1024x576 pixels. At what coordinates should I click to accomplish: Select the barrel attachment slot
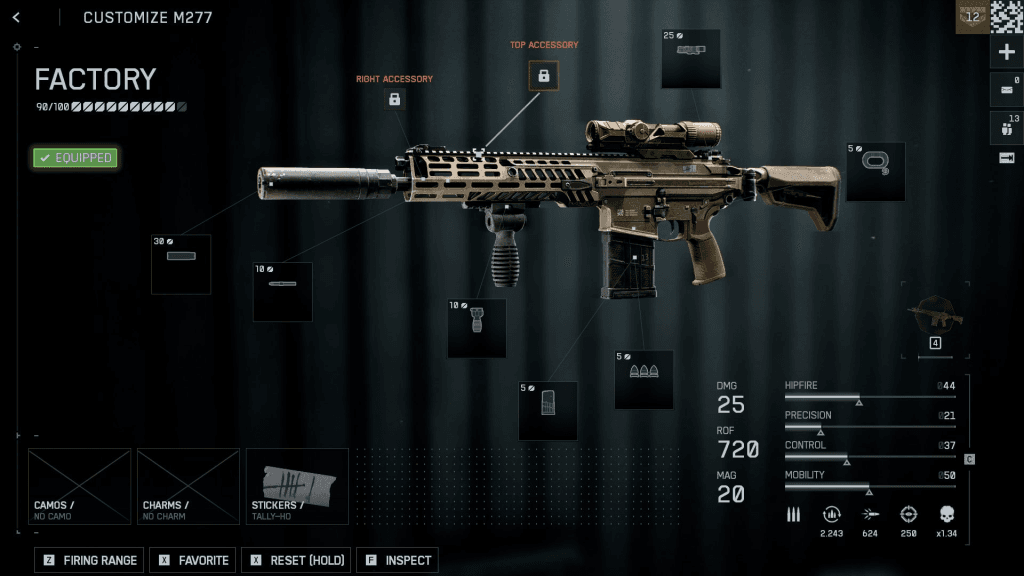(x=282, y=291)
